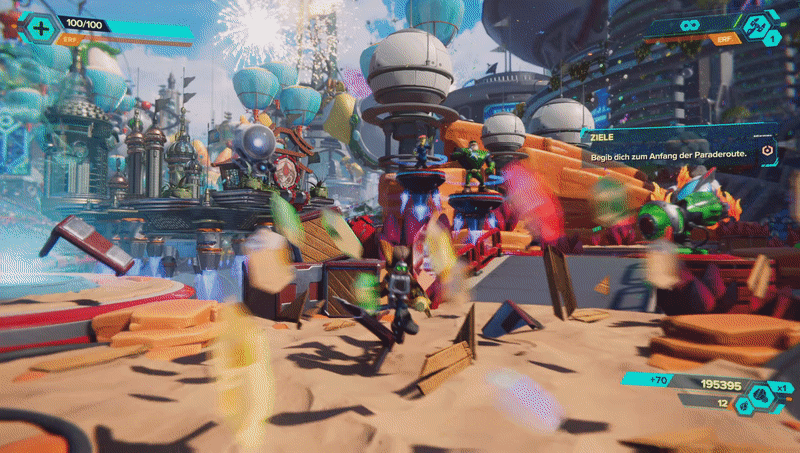The width and height of the screenshot is (800, 453).
Task: Open the ZIELE objective tracker panel
Action: click(x=676, y=145)
